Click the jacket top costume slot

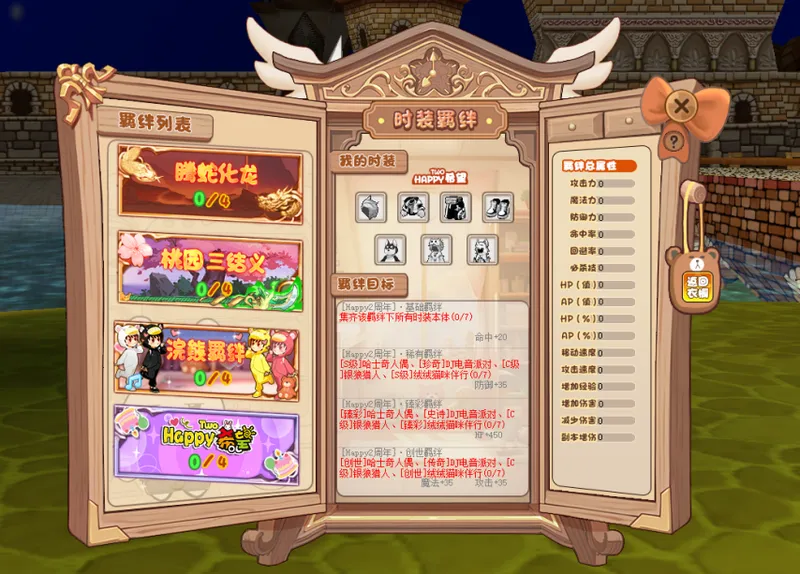tap(414, 207)
